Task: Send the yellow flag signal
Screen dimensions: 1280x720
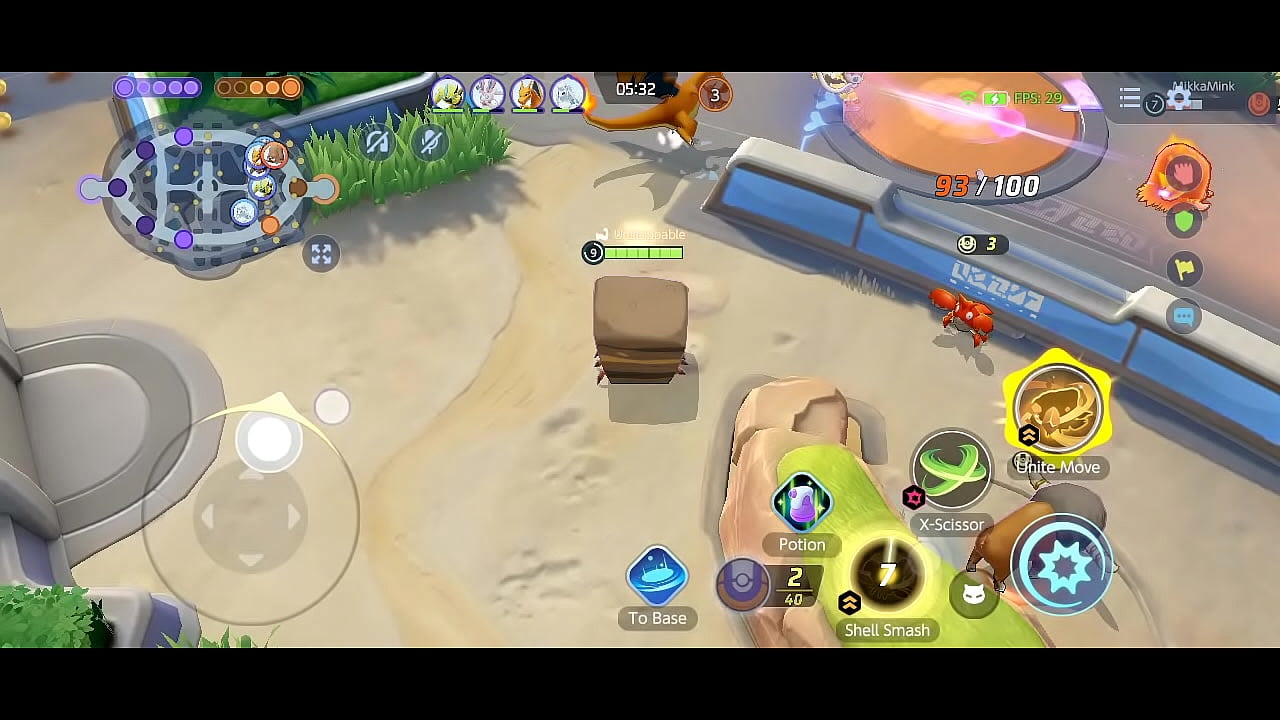Action: tap(1184, 268)
